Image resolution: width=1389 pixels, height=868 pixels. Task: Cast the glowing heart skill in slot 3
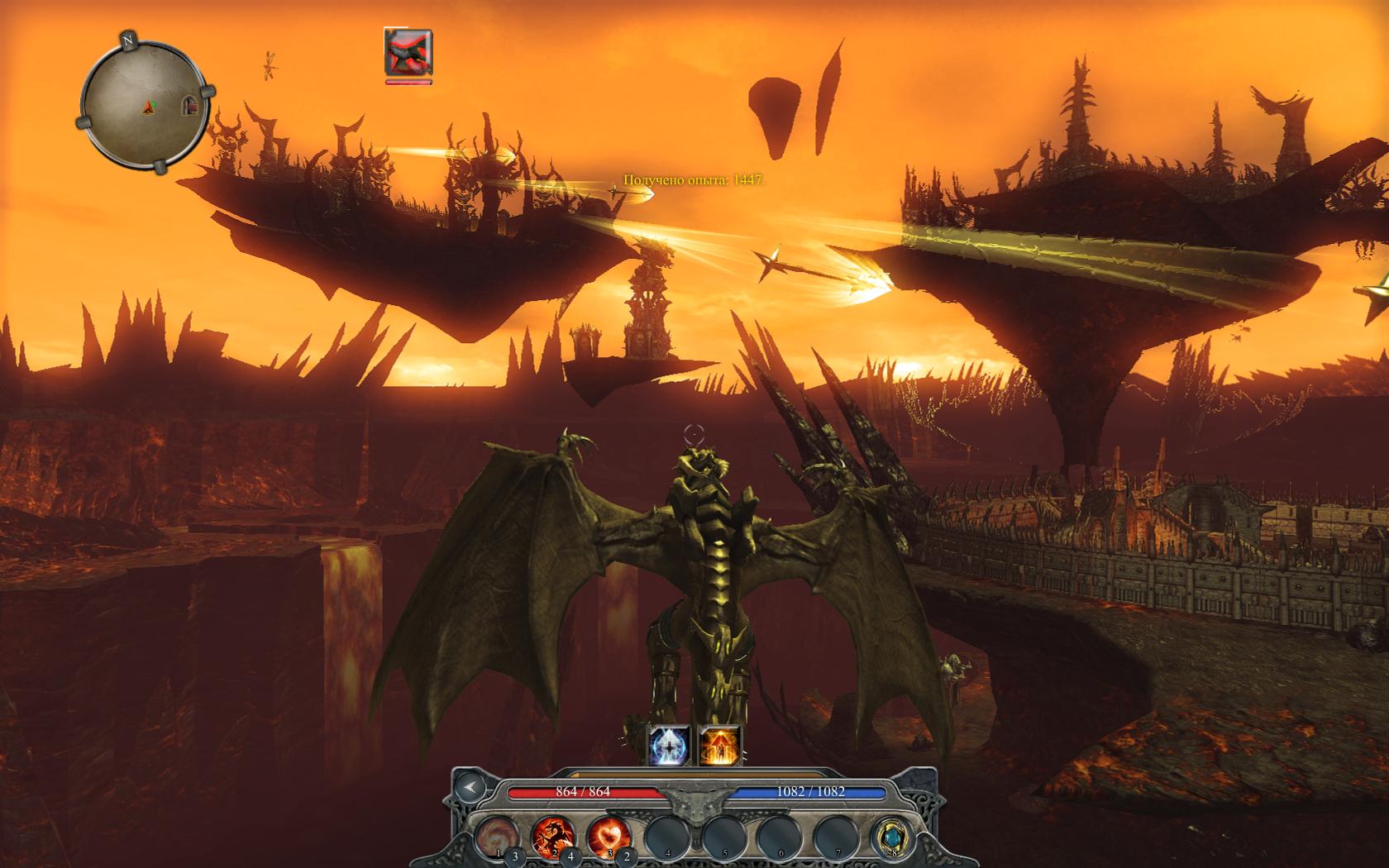point(609,836)
